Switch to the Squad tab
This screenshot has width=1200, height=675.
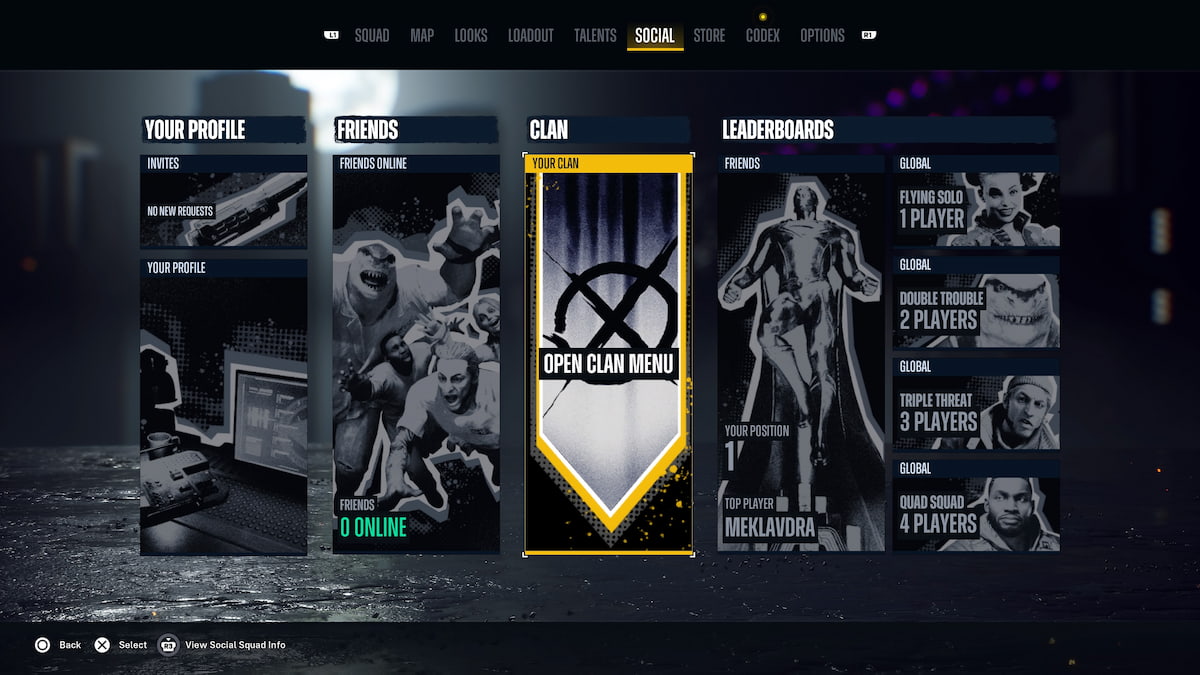pos(372,36)
